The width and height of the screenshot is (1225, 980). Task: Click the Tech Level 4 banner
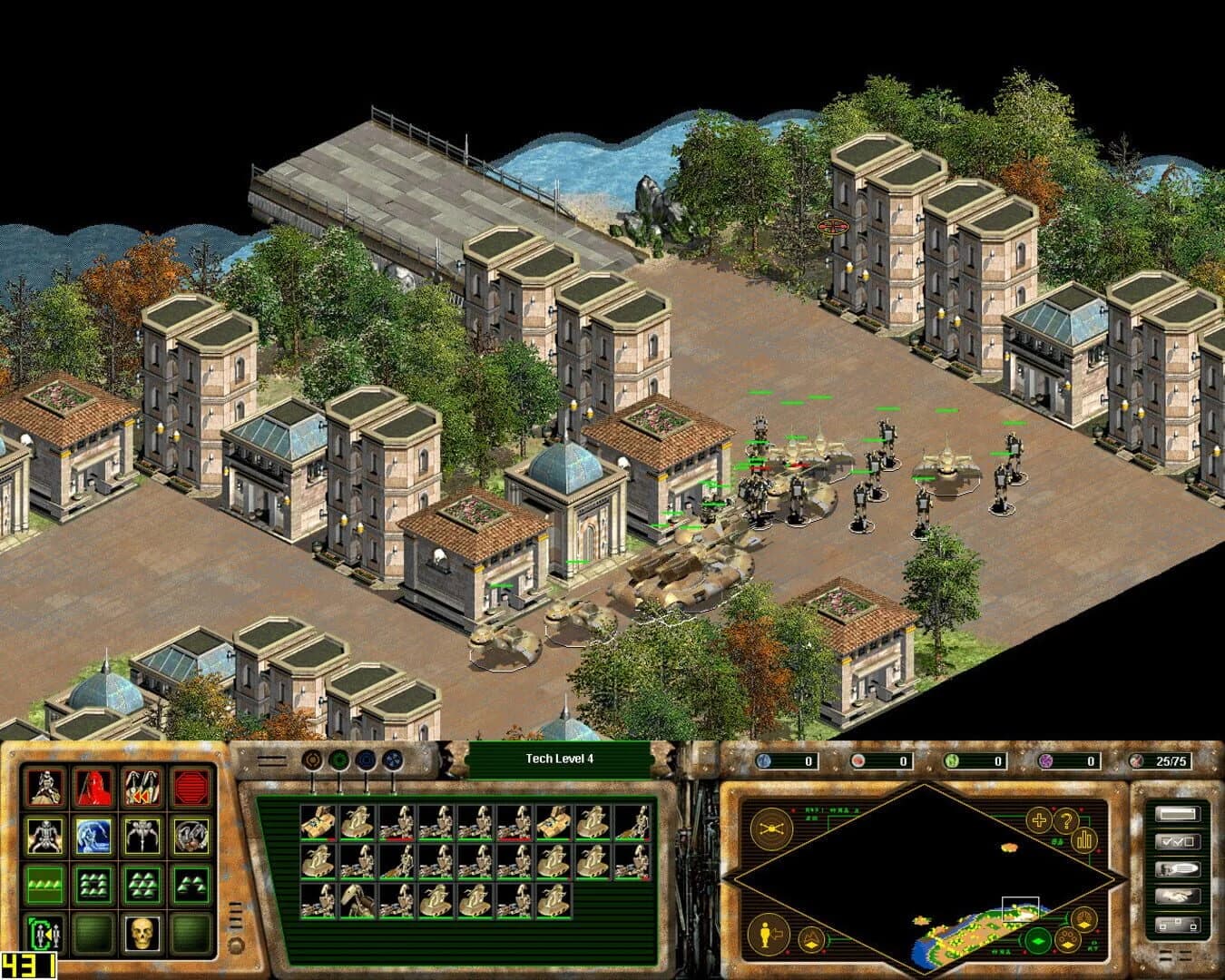560,758
